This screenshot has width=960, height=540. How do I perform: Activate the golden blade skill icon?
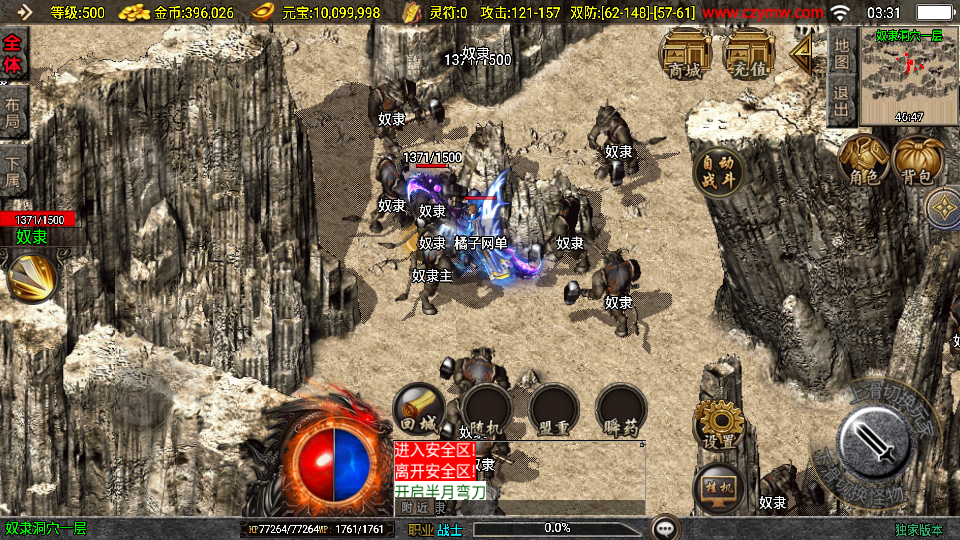tap(32, 277)
